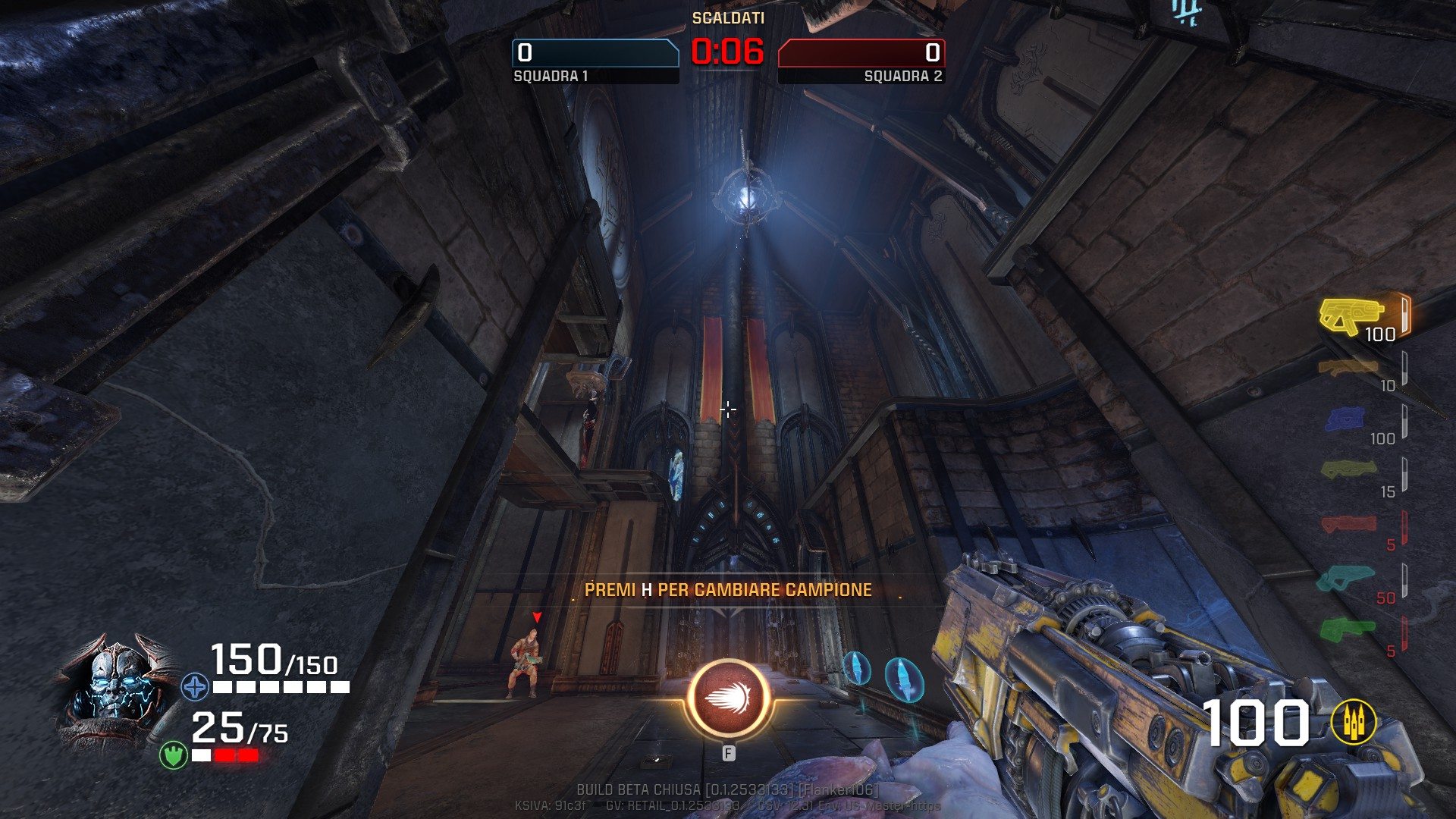Select the olive tri-bolt weapon icon

coord(1348,470)
